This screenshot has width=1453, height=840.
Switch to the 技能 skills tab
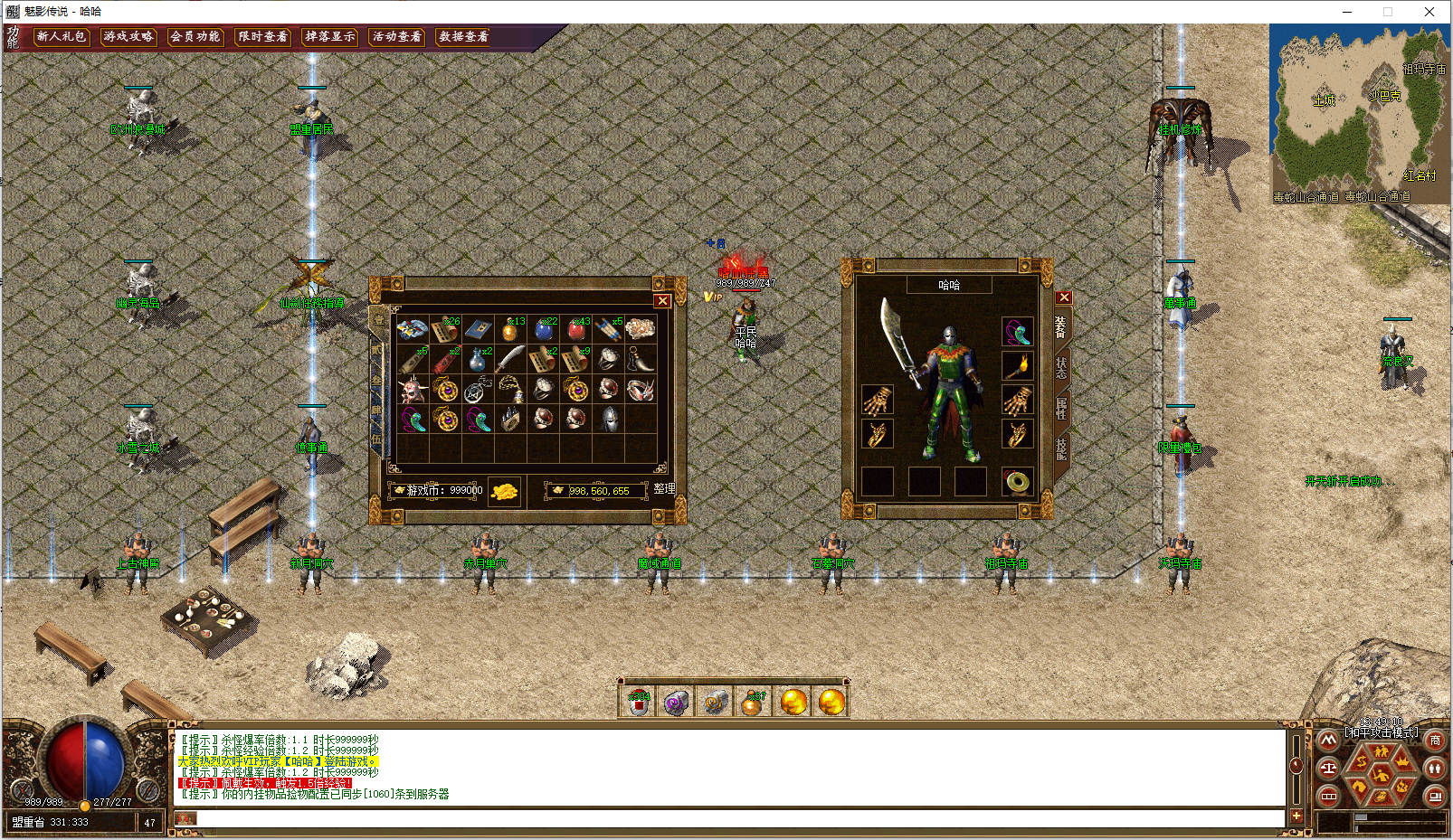[1061, 446]
